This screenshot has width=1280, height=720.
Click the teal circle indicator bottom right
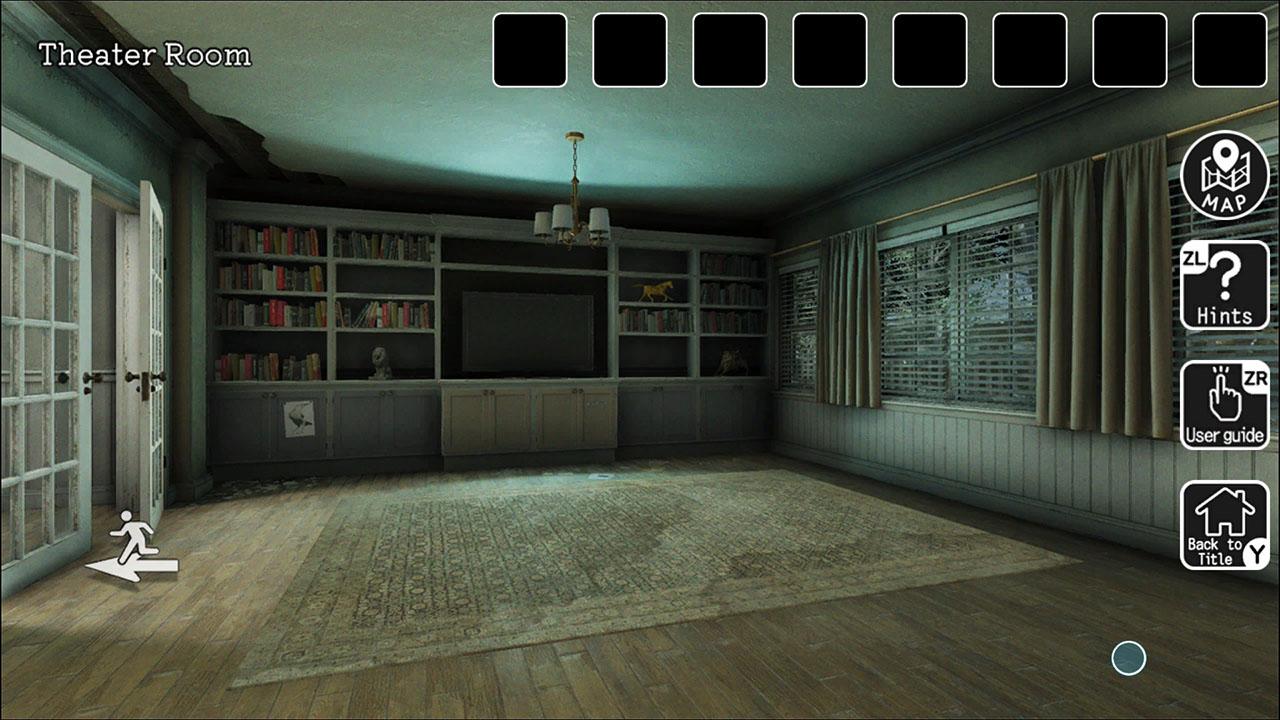click(x=1128, y=657)
